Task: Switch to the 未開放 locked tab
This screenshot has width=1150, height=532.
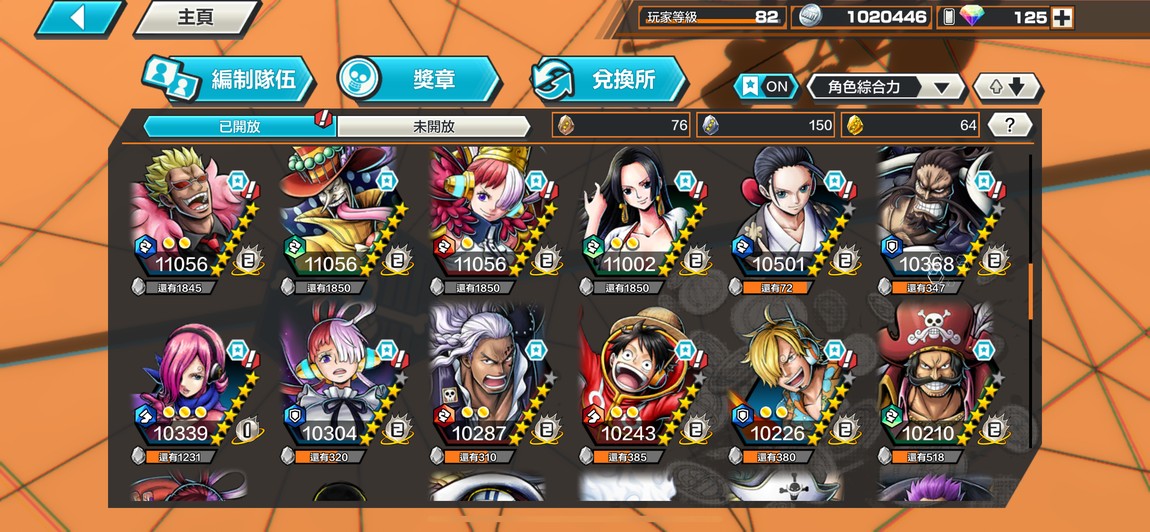Action: [433, 126]
